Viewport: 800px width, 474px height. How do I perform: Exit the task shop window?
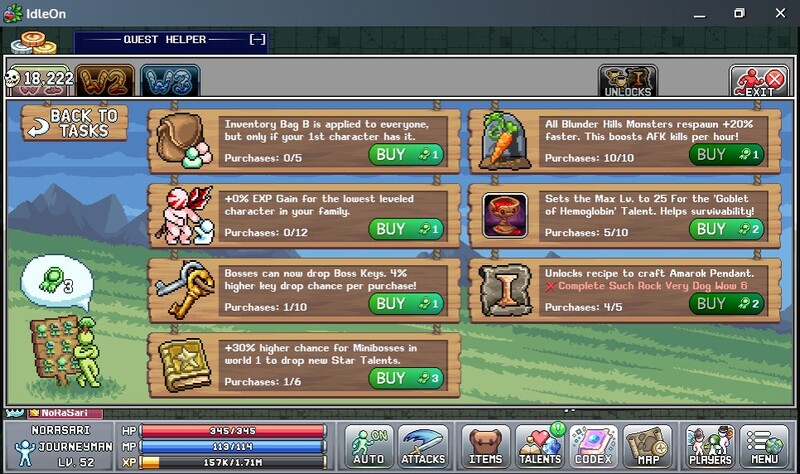coord(757,81)
